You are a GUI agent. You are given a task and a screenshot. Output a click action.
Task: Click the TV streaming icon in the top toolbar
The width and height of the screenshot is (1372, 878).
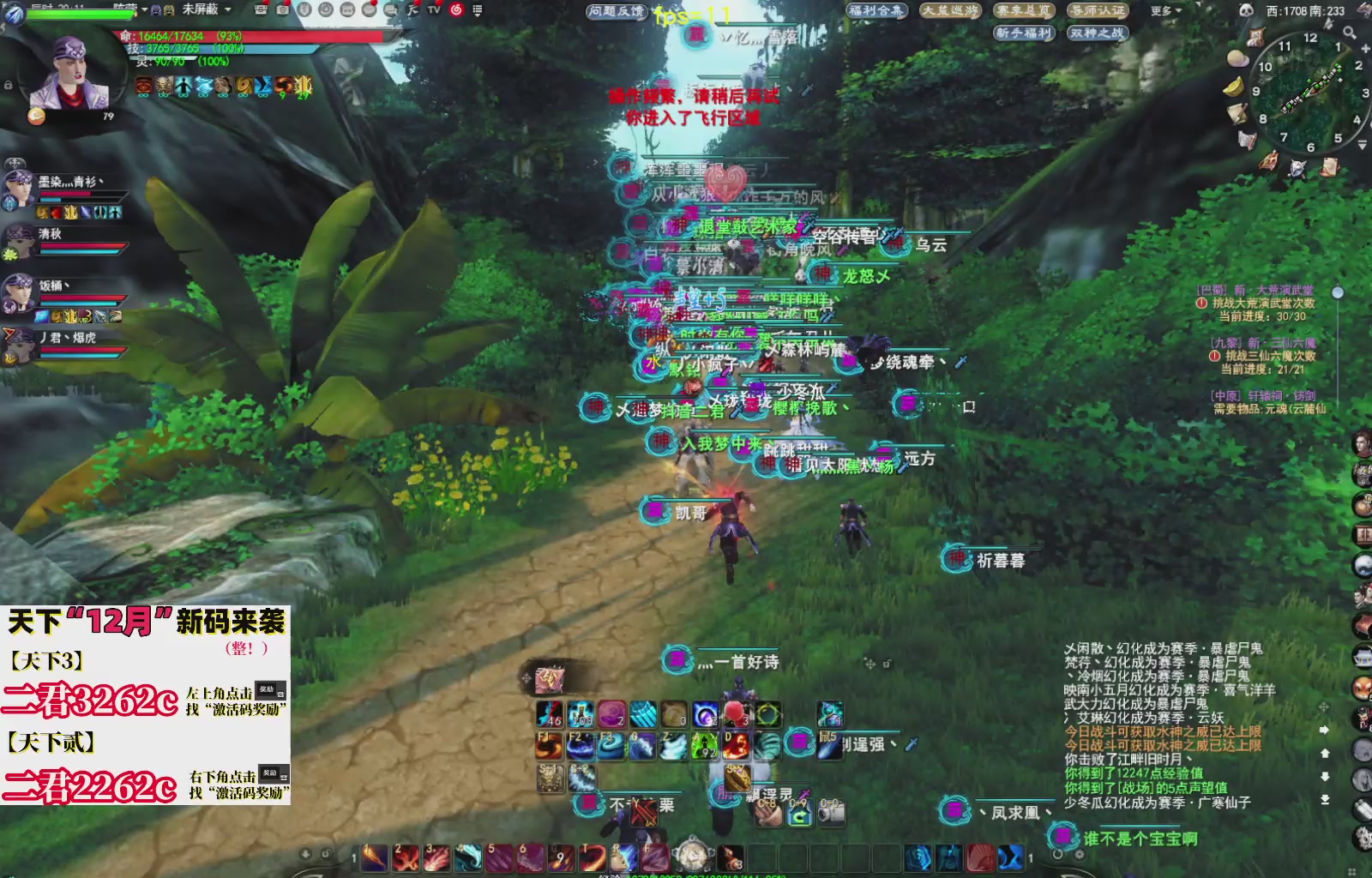[433, 11]
